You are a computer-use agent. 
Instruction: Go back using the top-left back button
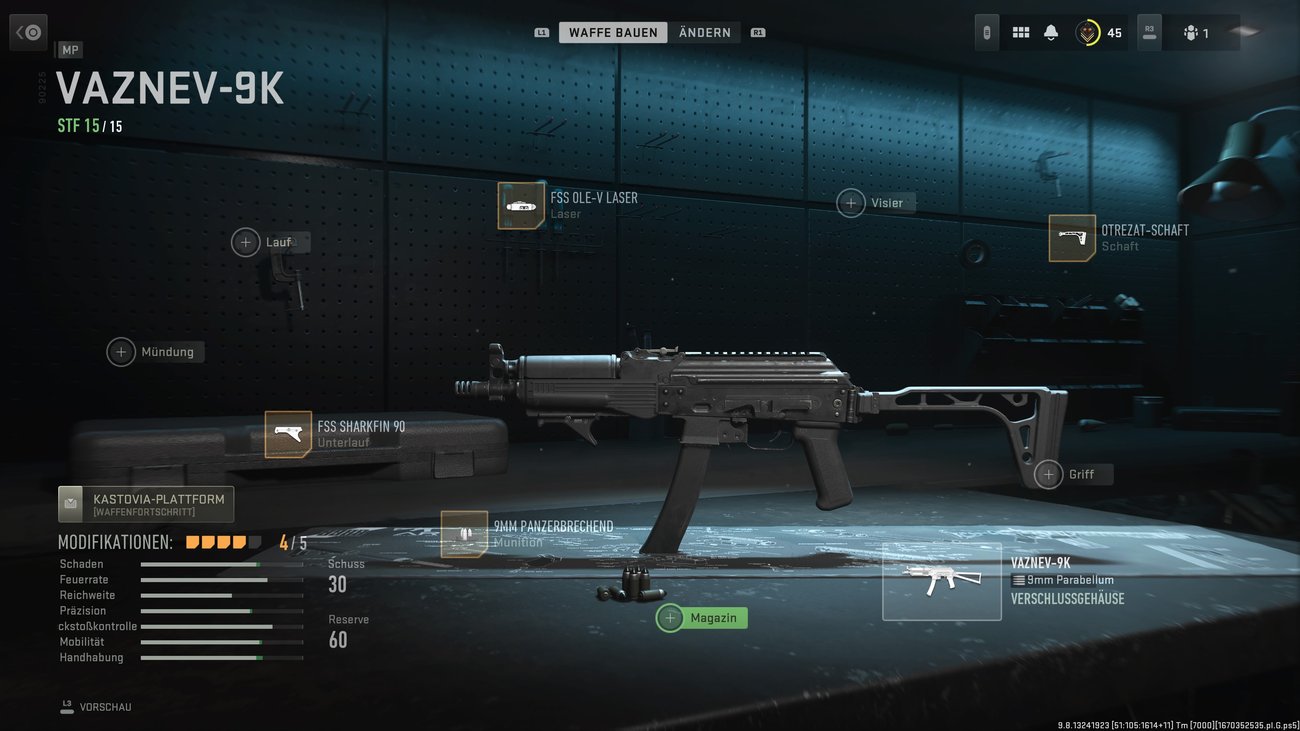28,32
